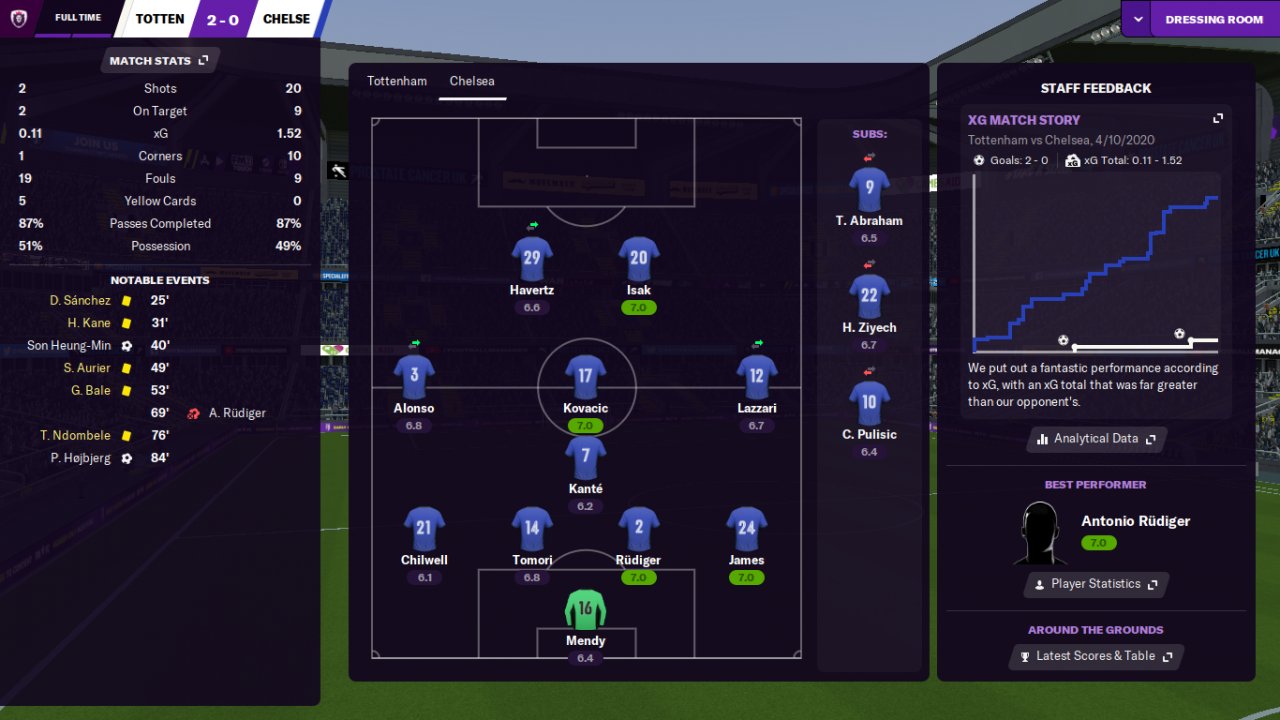This screenshot has height=720, width=1280.
Task: Select substitute T. Abraham
Action: (869, 189)
